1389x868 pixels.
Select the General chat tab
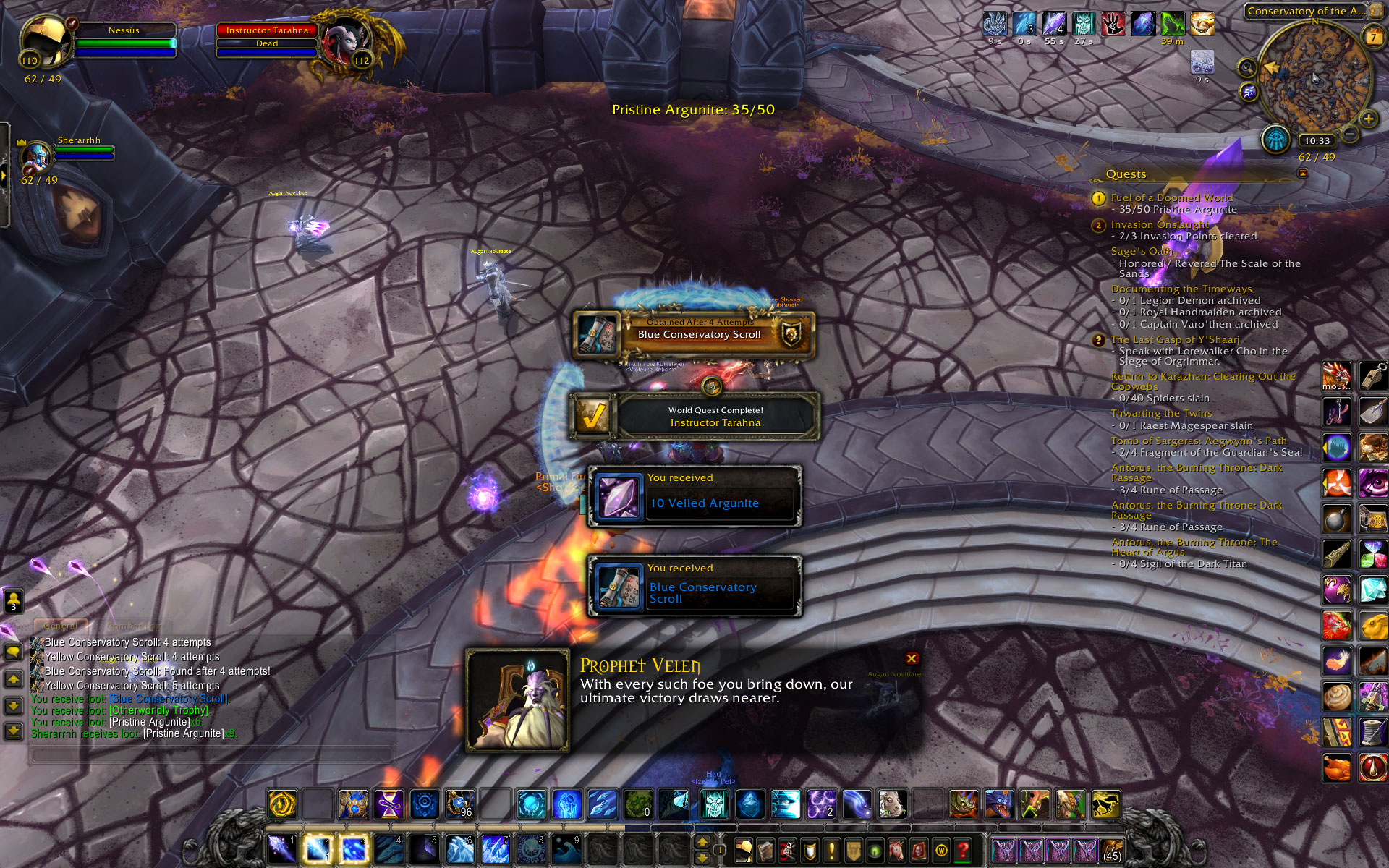(x=61, y=626)
